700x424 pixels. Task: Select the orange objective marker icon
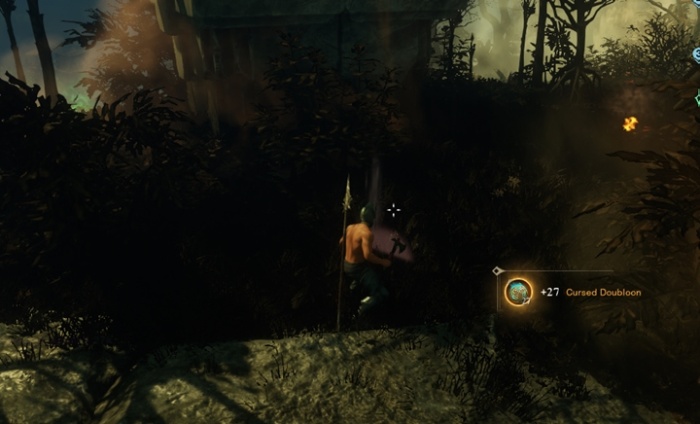tap(630, 124)
